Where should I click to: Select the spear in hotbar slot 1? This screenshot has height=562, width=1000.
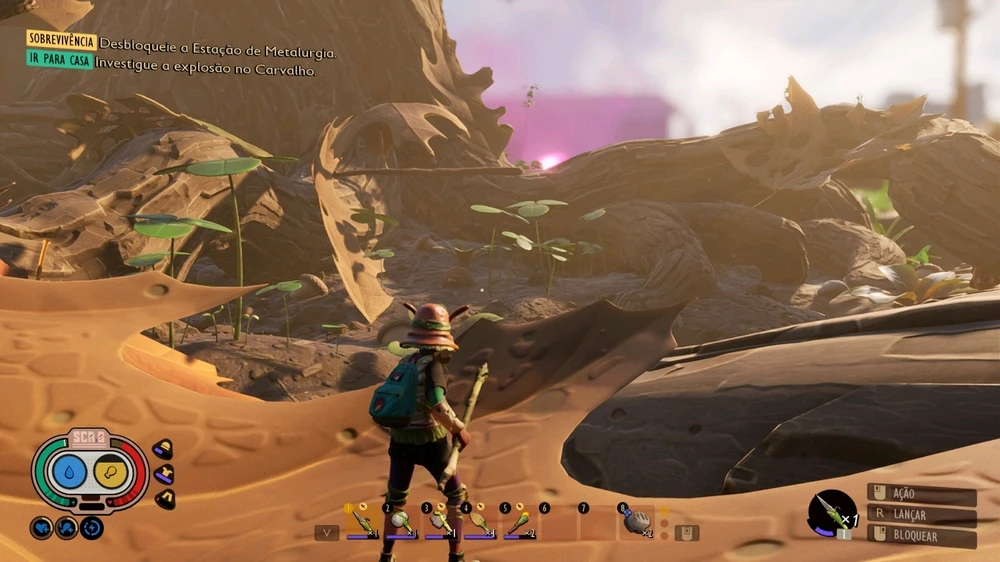[364, 522]
